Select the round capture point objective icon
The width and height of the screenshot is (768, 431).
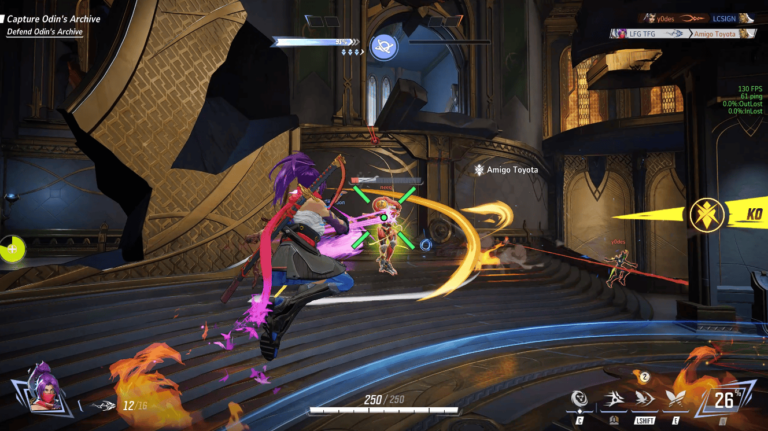pos(382,46)
